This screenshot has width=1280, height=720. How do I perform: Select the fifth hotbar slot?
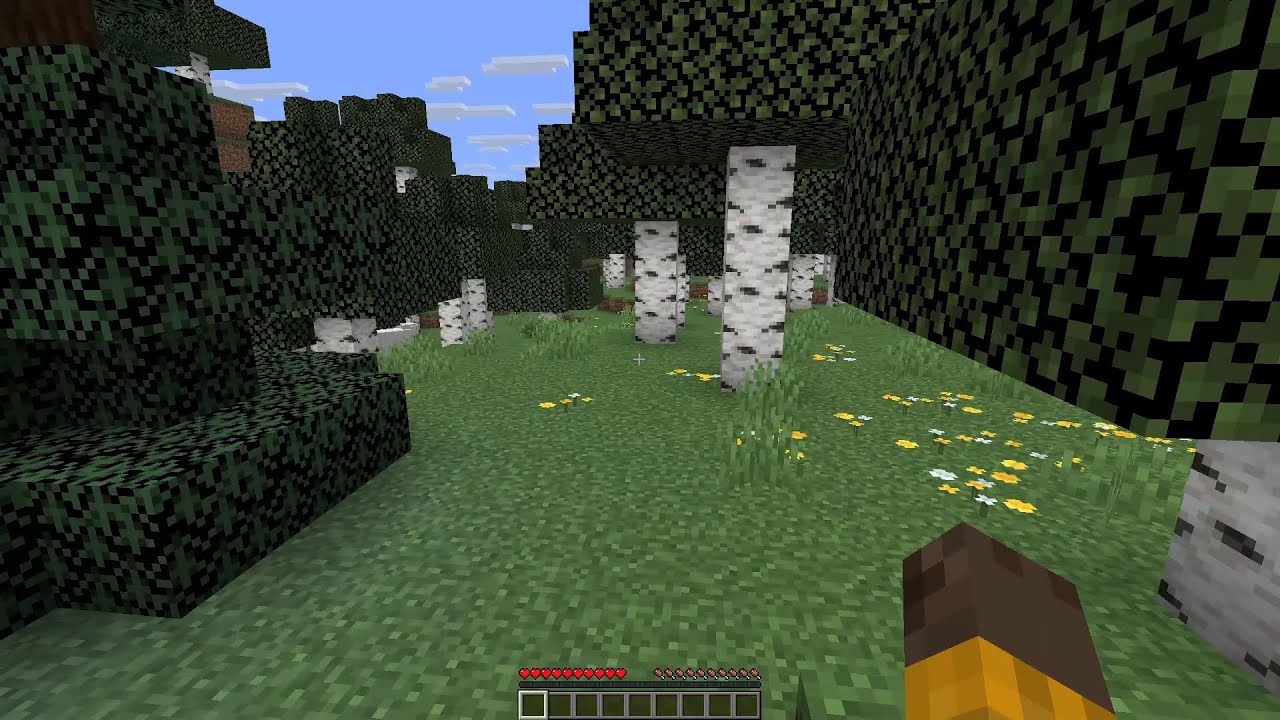[x=641, y=704]
